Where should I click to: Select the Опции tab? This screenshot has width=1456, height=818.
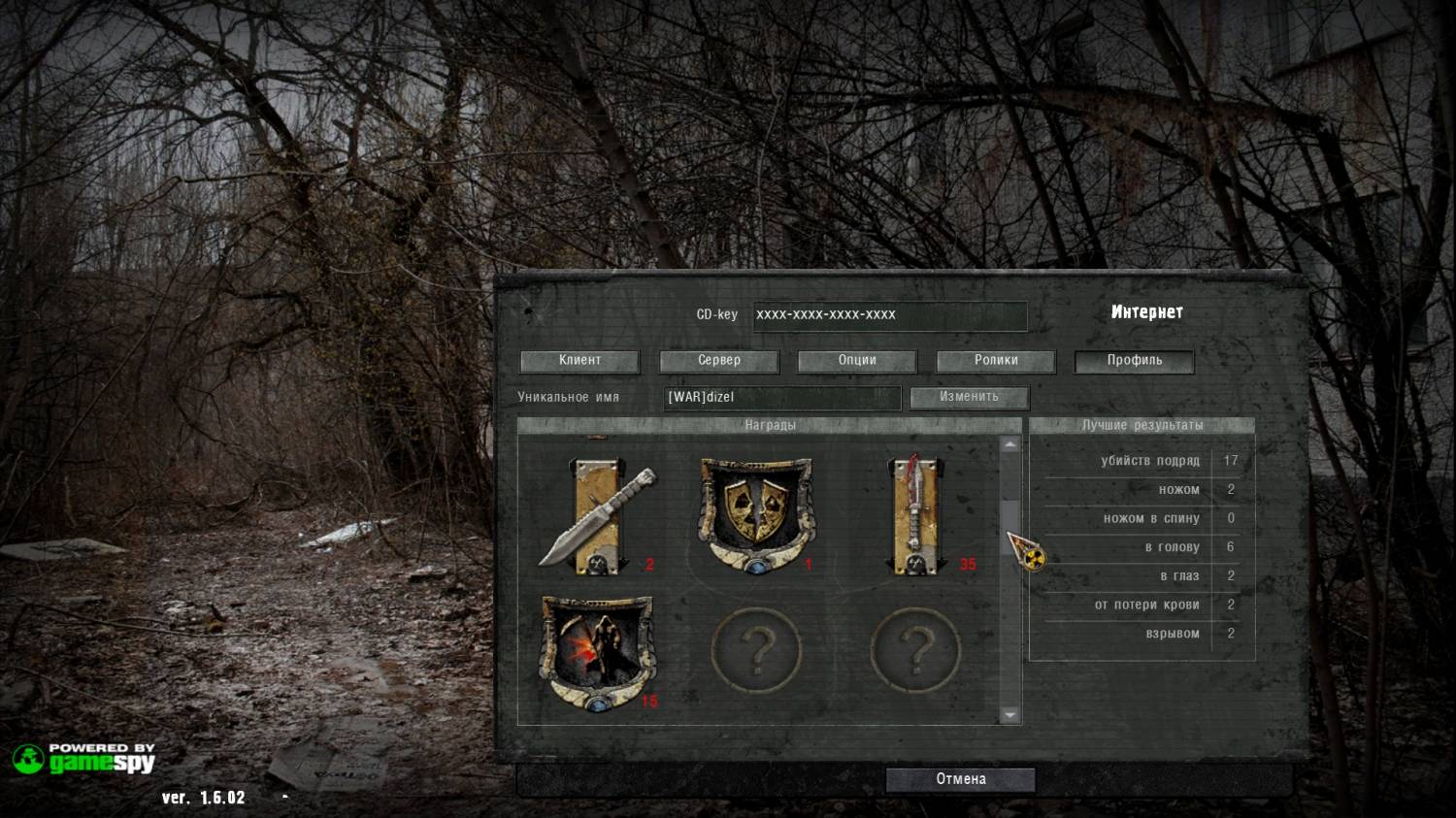pyautogui.click(x=857, y=361)
